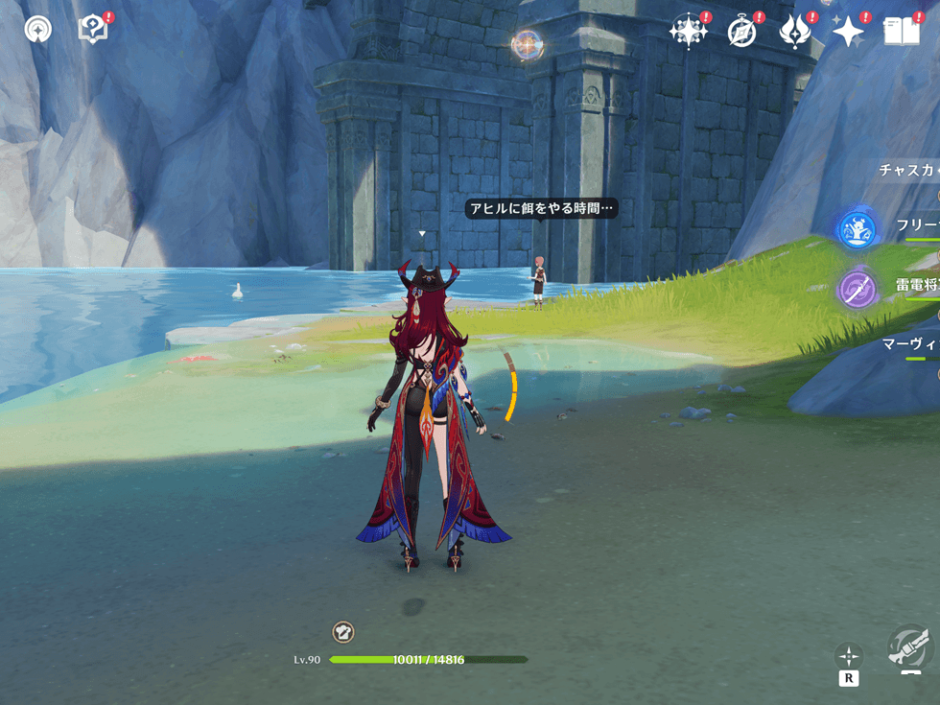
Task: Click the purple Raiden sword status icon
Action: [857, 289]
